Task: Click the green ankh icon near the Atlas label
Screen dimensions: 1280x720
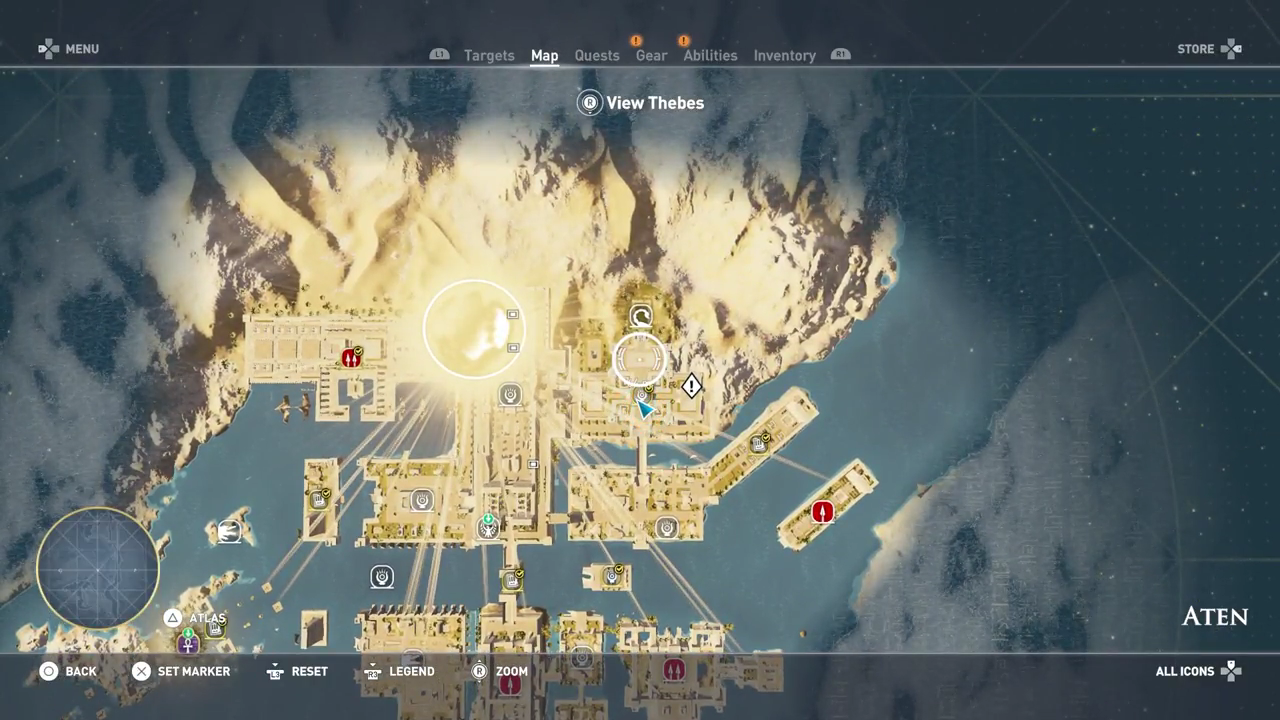Action: click(x=187, y=644)
